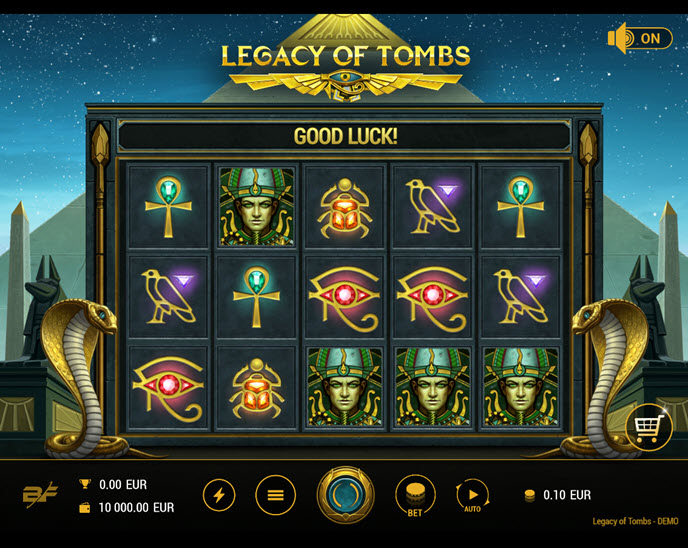Click the BF Games logo
688x548 pixels.
tap(40, 494)
